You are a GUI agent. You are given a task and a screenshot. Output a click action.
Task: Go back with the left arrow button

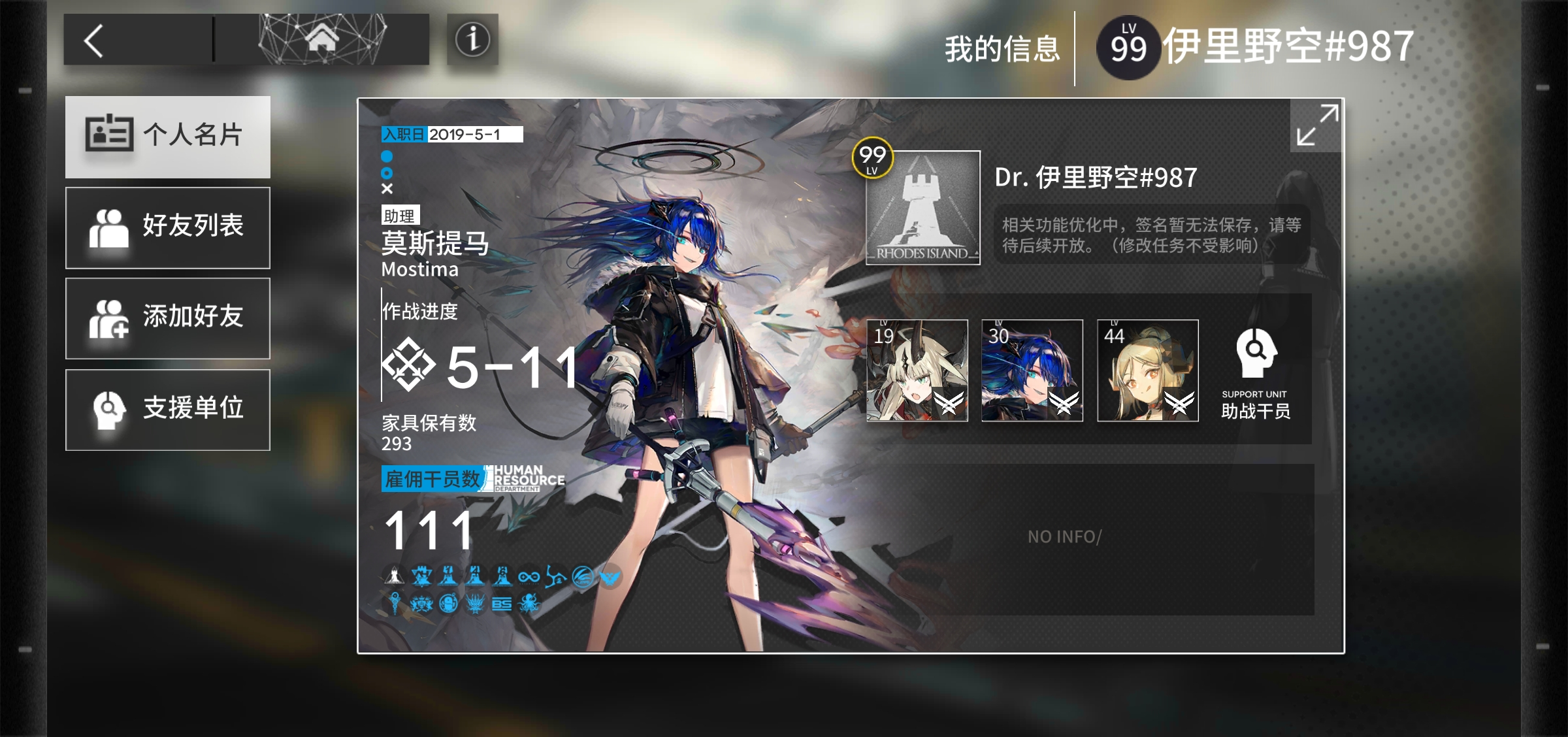click(x=95, y=41)
